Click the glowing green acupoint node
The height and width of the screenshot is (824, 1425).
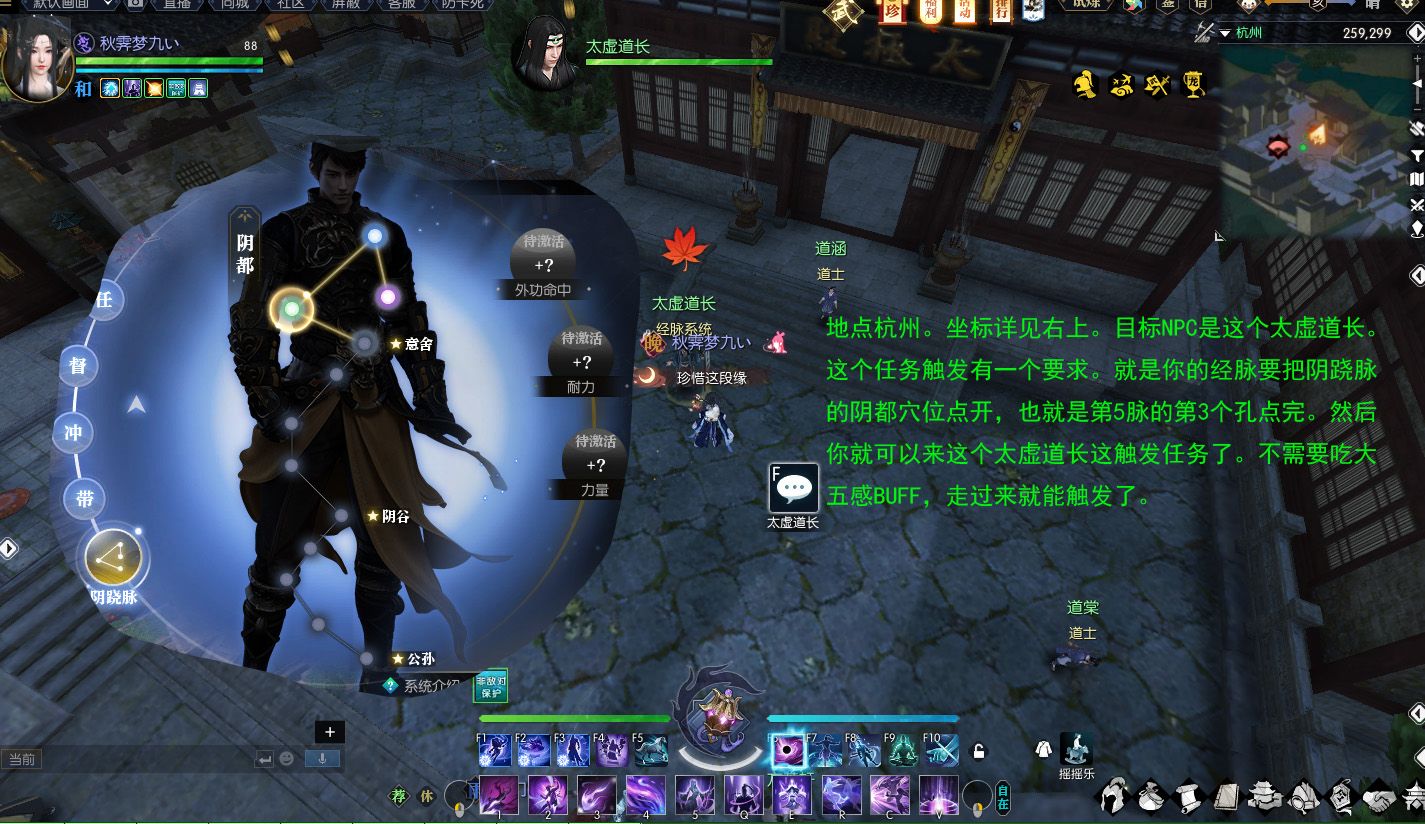(x=291, y=309)
